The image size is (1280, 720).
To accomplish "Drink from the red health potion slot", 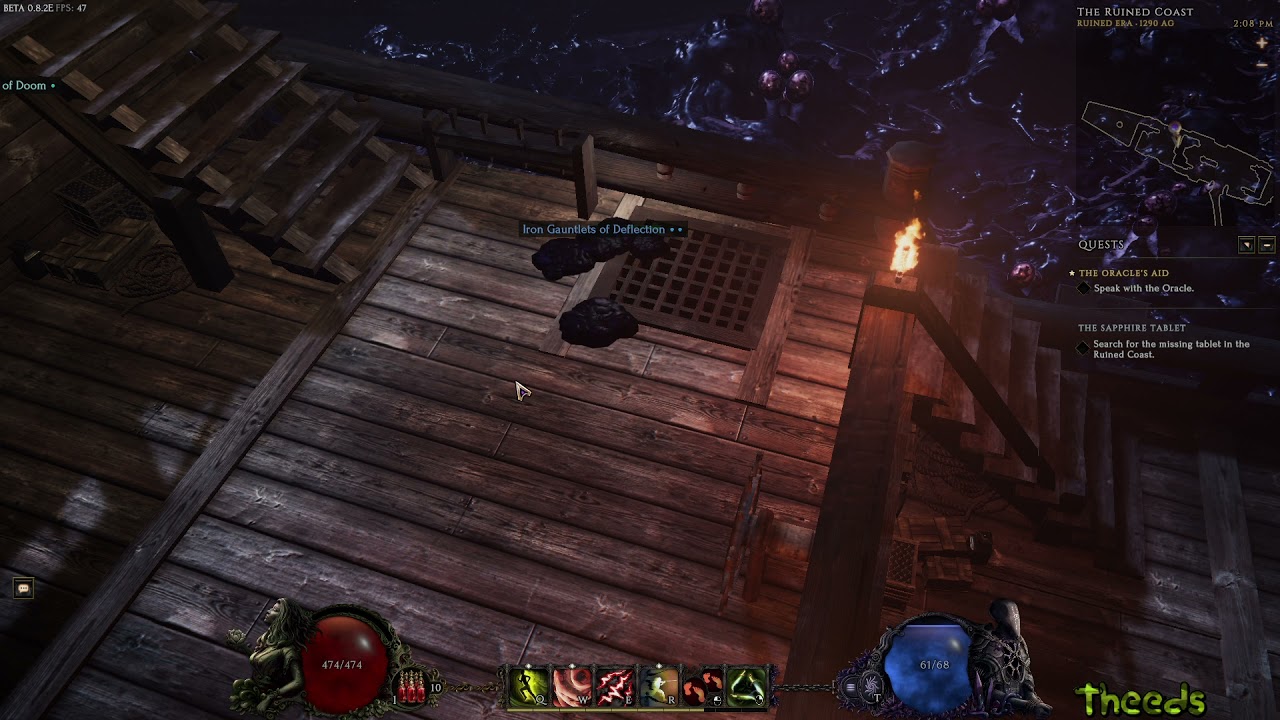I will (x=412, y=688).
